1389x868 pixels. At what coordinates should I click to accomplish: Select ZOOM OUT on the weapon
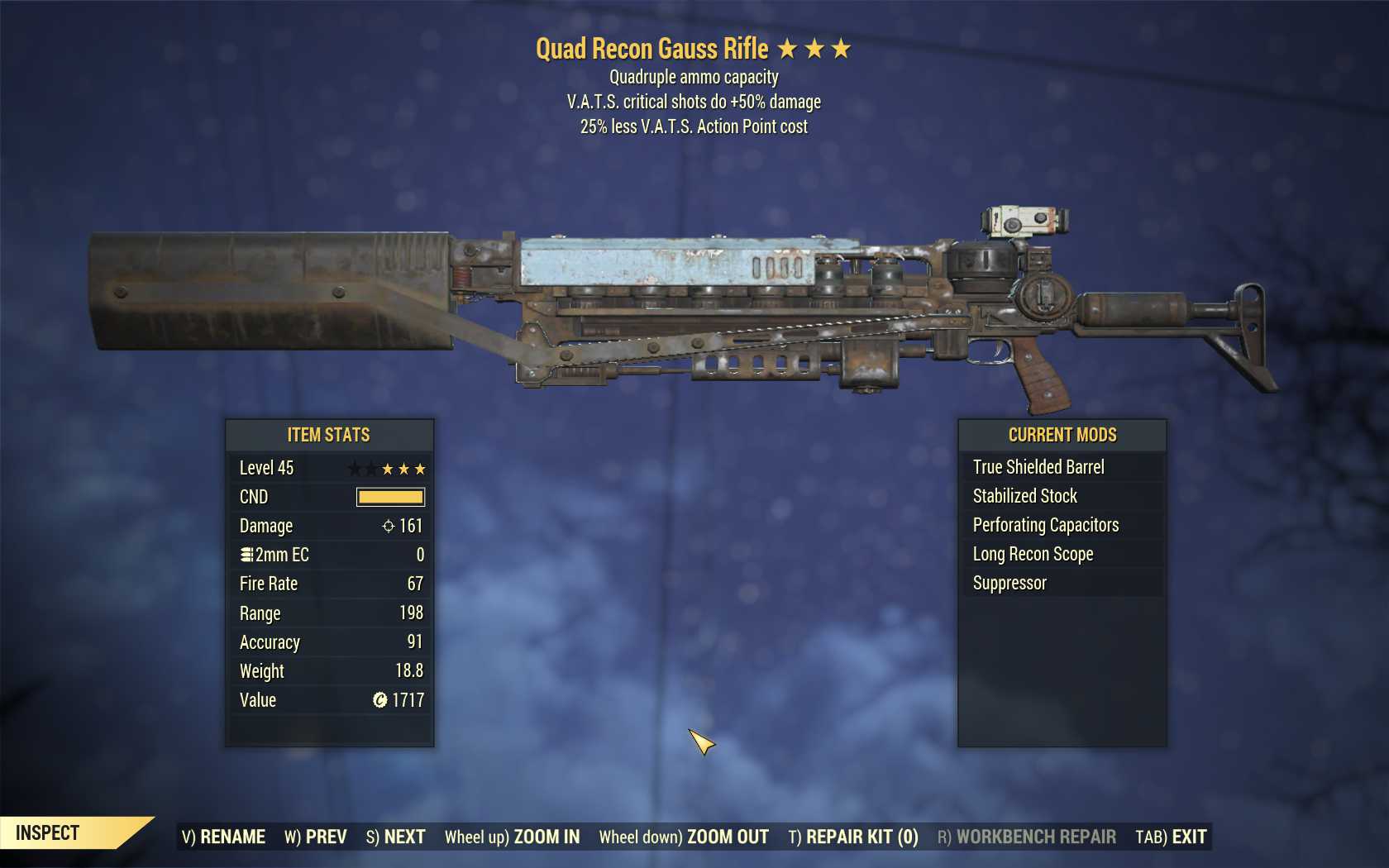click(684, 837)
